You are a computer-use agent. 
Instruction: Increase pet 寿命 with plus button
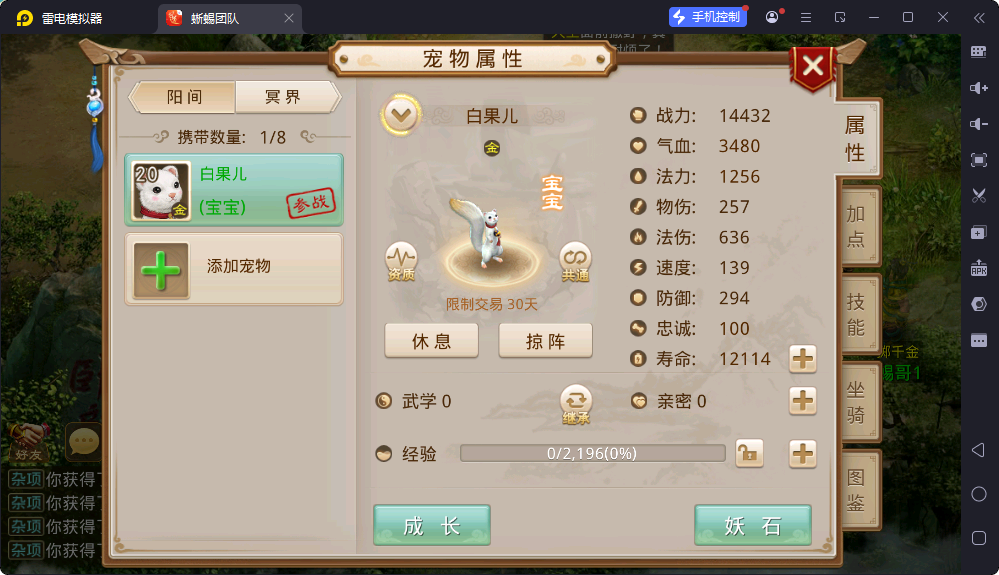tap(803, 358)
